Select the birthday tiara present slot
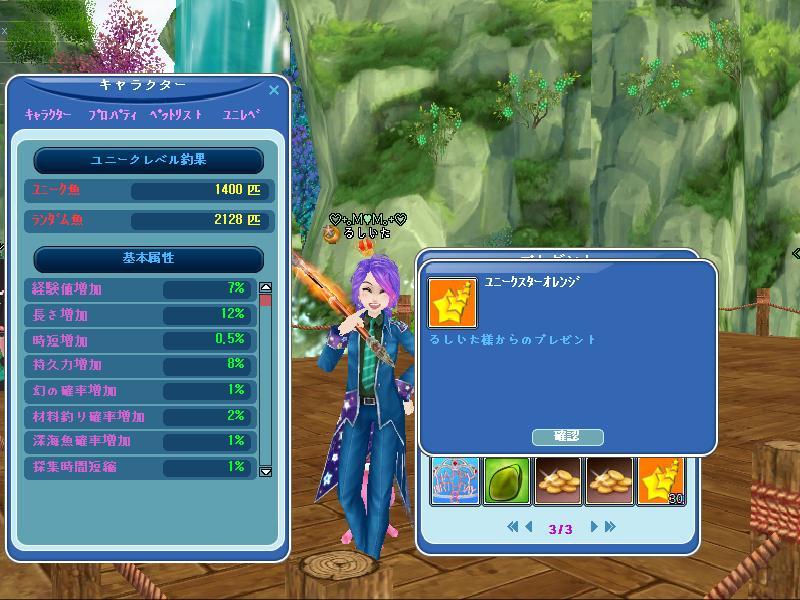 pyautogui.click(x=456, y=481)
